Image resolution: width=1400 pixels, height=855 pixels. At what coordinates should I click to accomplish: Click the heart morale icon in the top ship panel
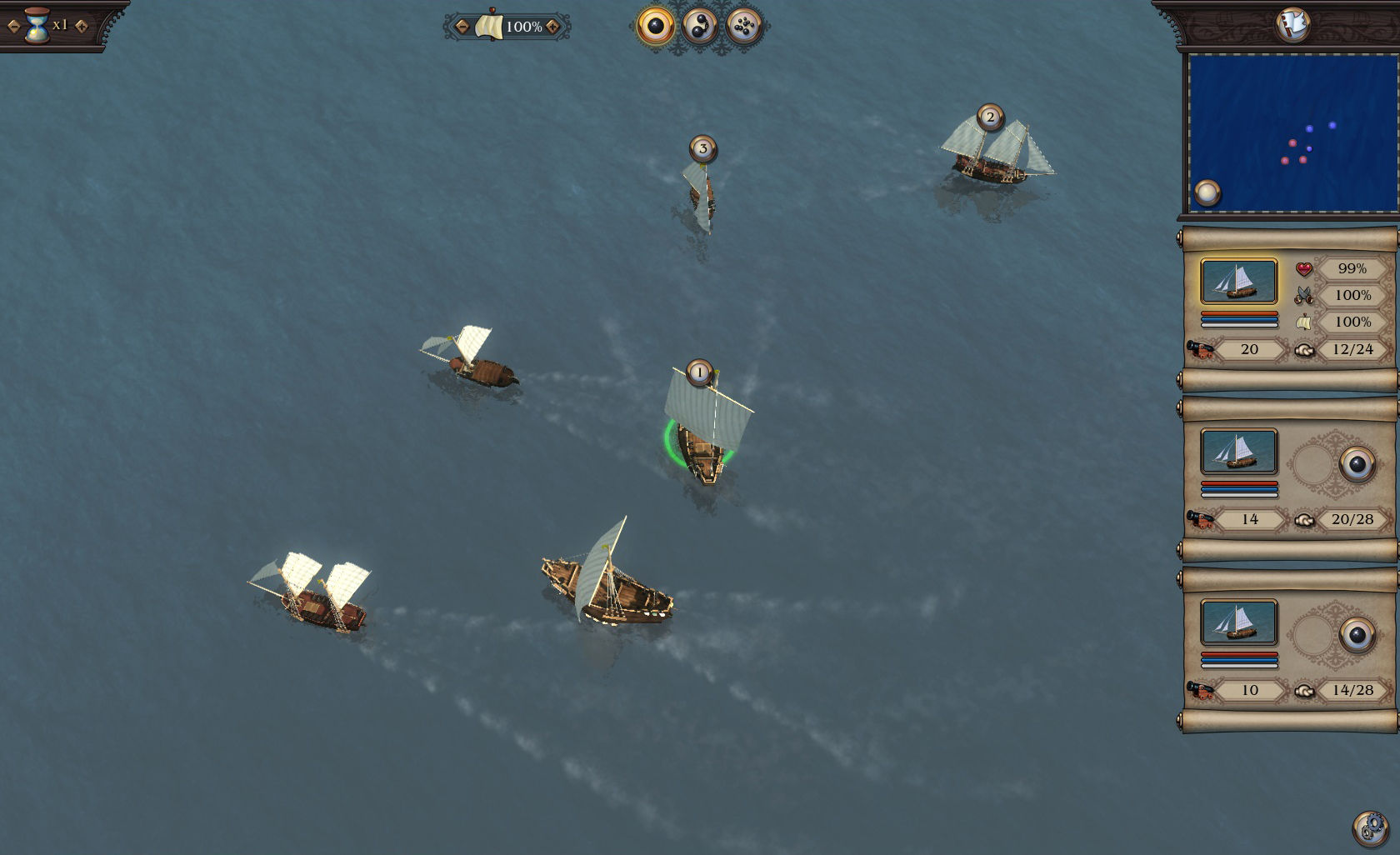[1303, 268]
